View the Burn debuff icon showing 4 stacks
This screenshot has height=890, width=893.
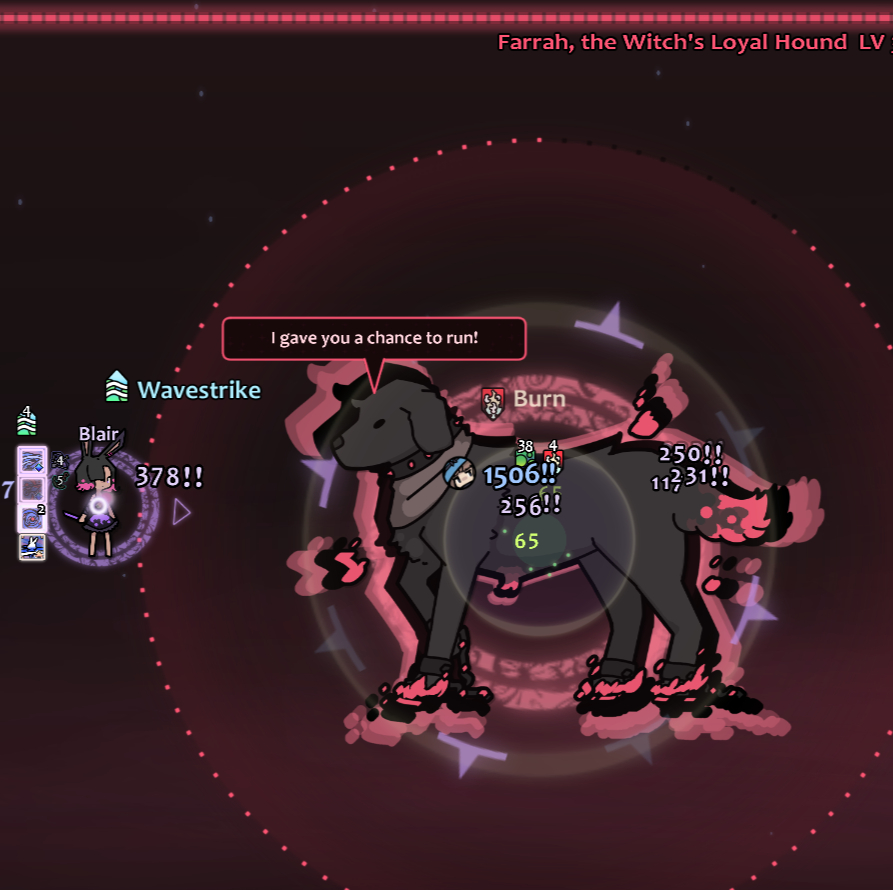point(552,458)
